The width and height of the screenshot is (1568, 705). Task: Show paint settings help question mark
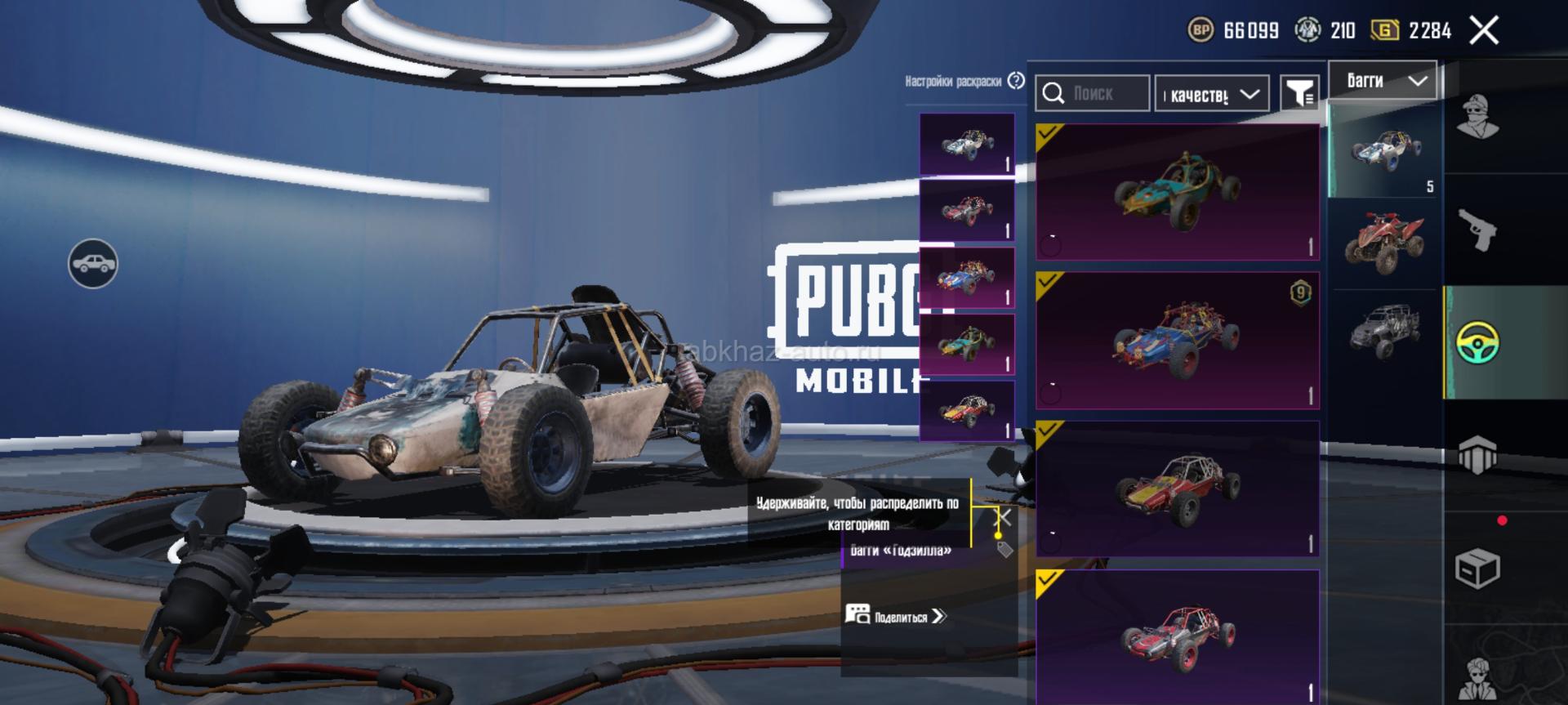(1016, 81)
